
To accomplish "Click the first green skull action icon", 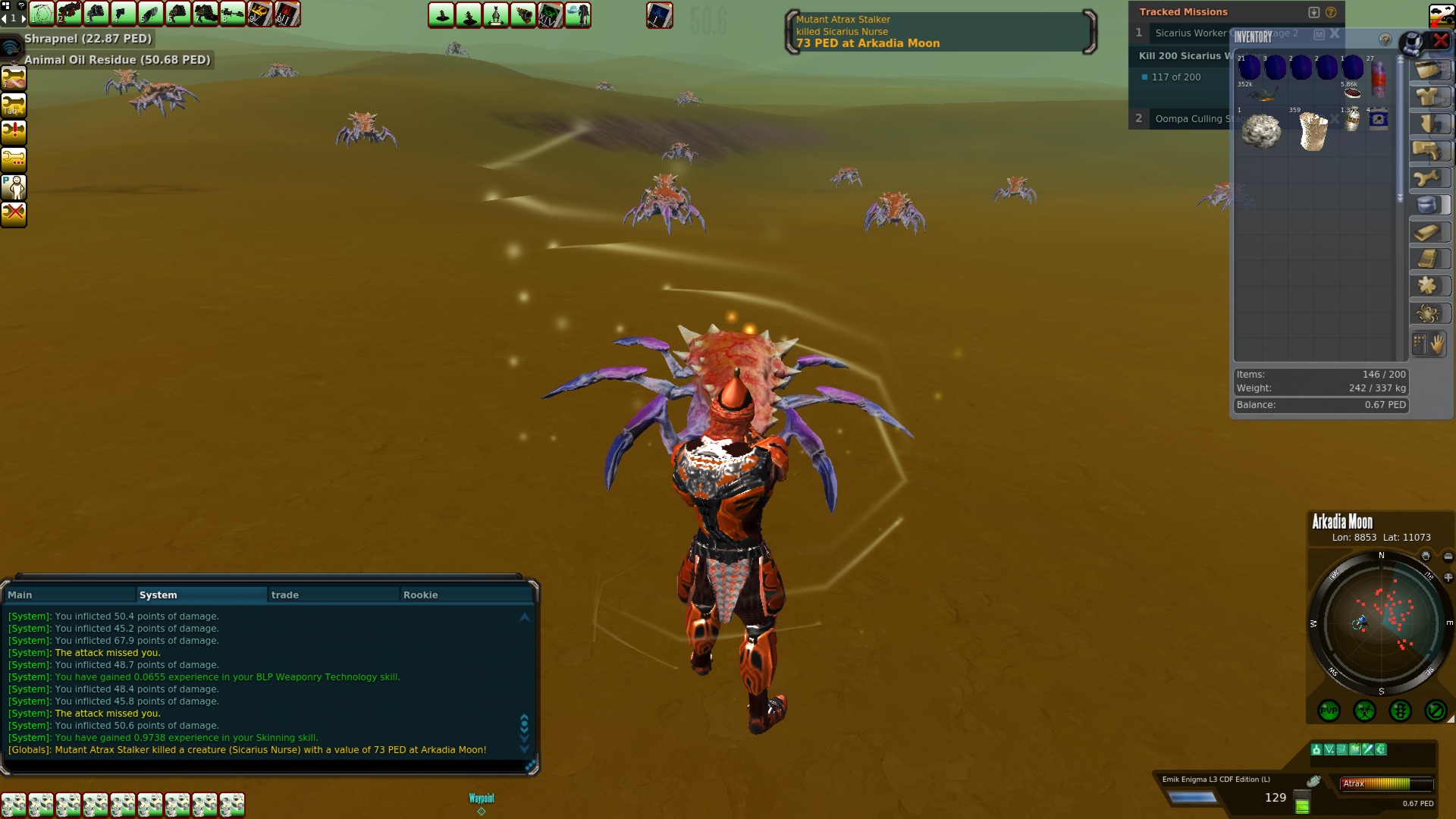I will [x=14, y=805].
